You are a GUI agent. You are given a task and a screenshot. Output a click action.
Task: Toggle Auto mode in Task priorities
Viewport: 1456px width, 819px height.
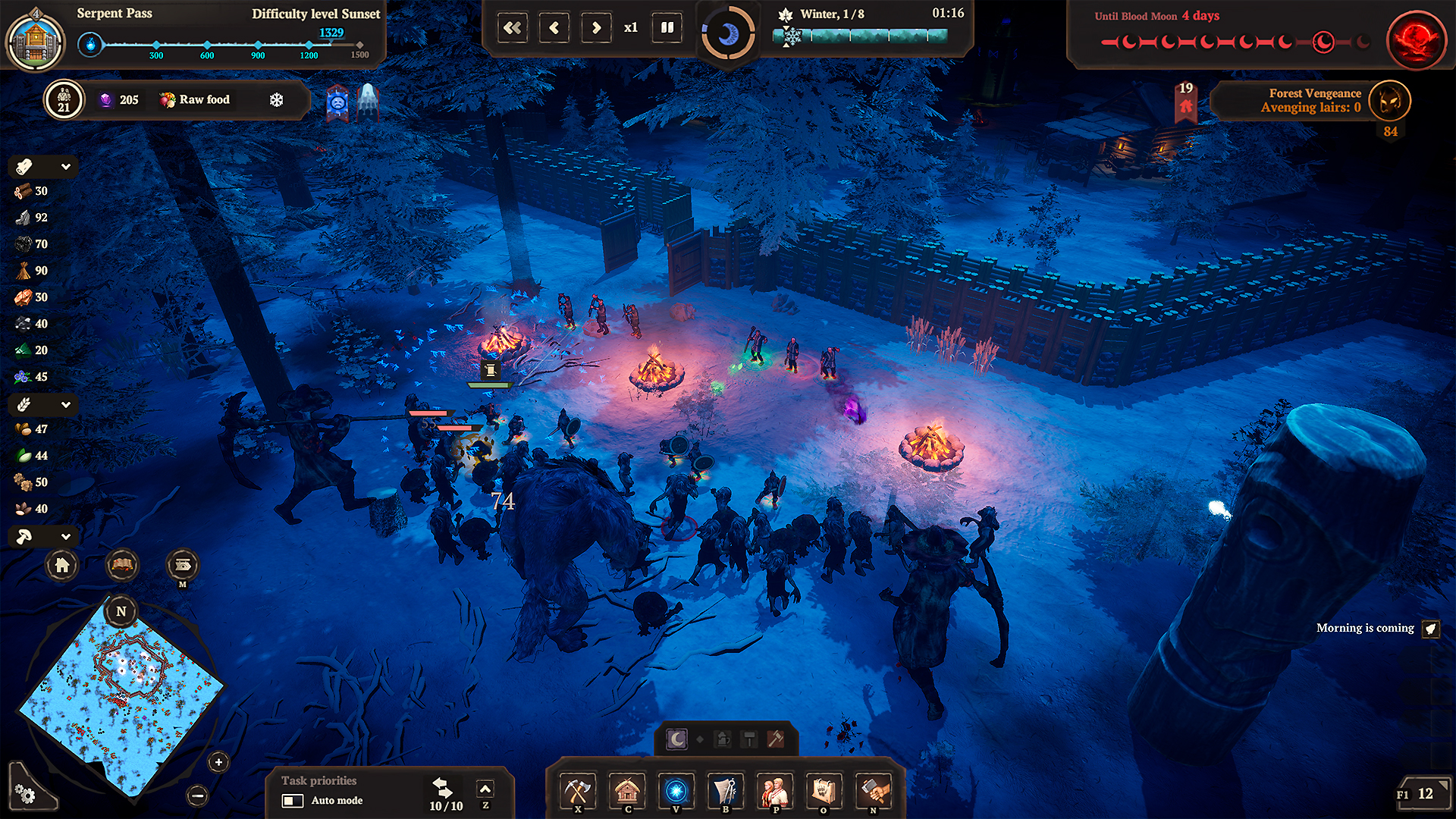(291, 800)
